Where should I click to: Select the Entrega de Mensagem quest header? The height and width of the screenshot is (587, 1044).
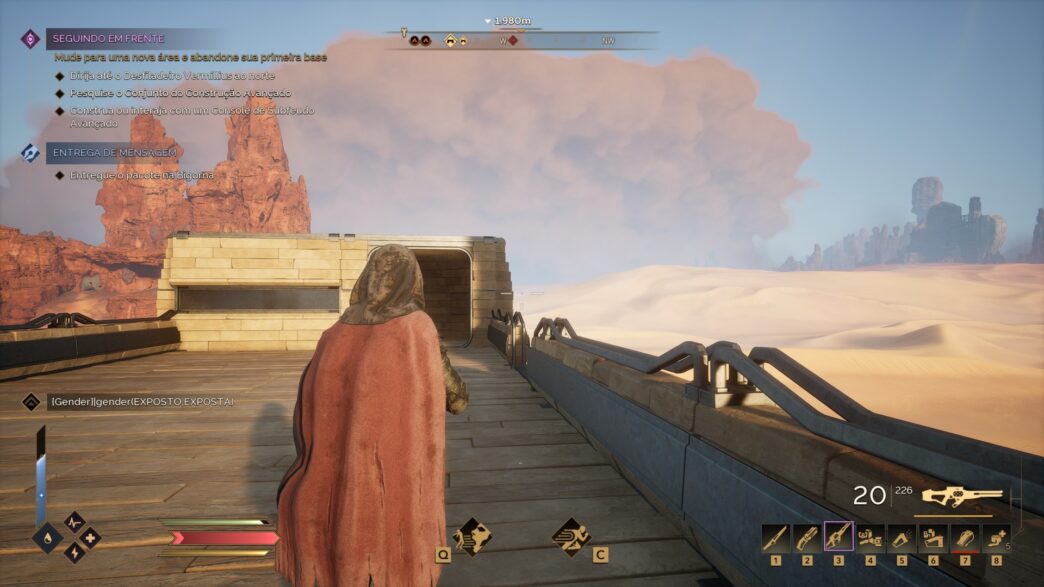click(113, 152)
